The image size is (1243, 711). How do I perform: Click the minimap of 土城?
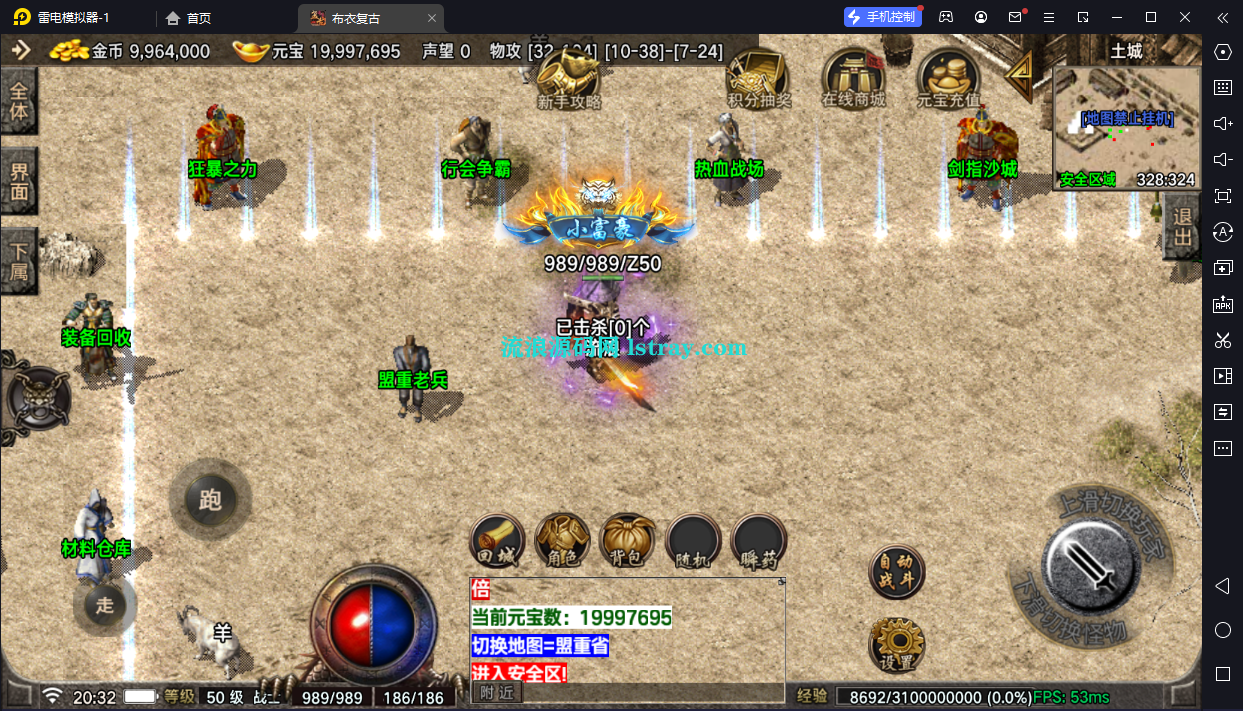[1126, 127]
